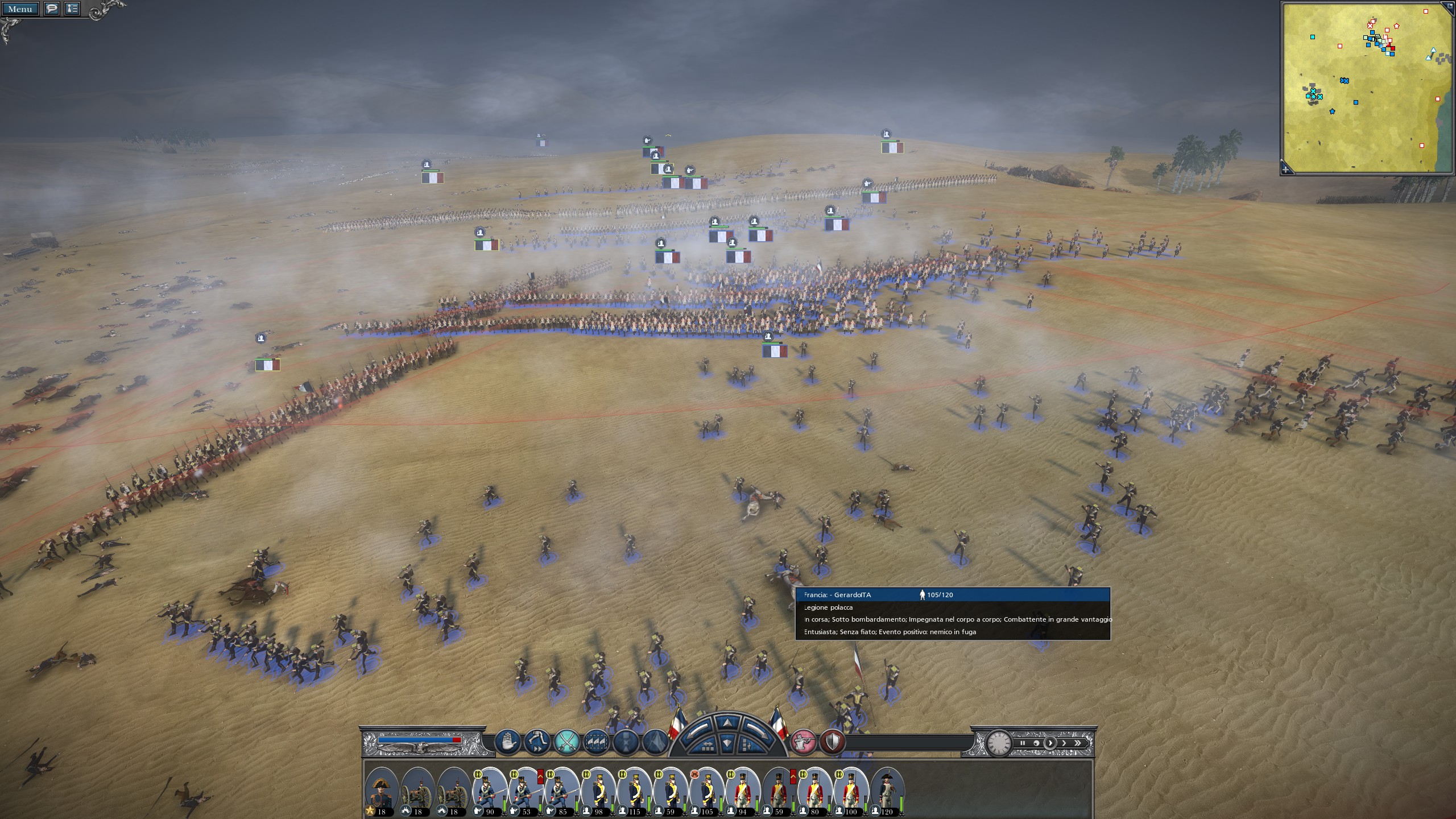Pause the battle with the pause control
The width and height of the screenshot is (1456, 819).
1023,743
